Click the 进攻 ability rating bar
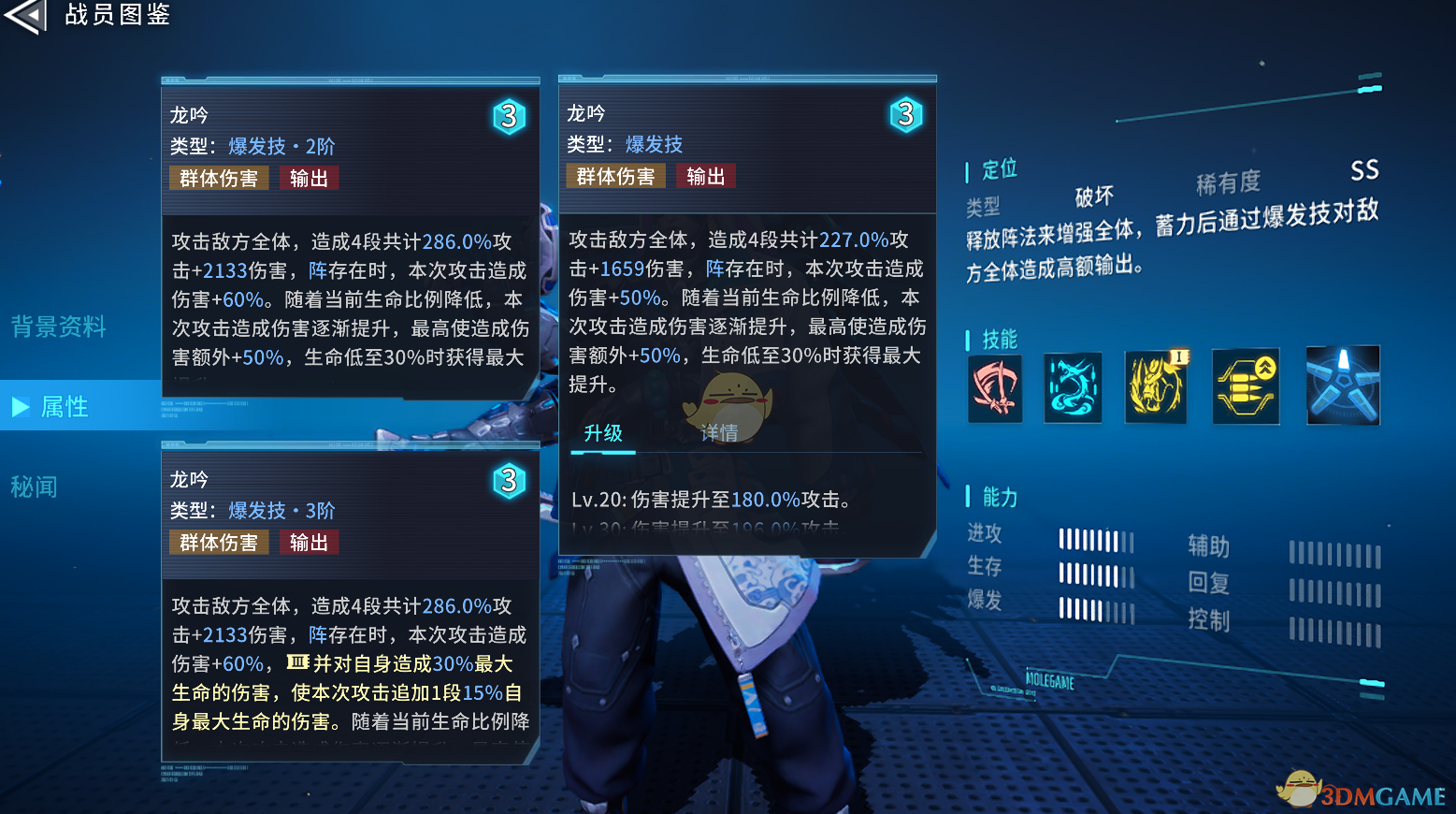This screenshot has height=814, width=1456. pos(1095,539)
